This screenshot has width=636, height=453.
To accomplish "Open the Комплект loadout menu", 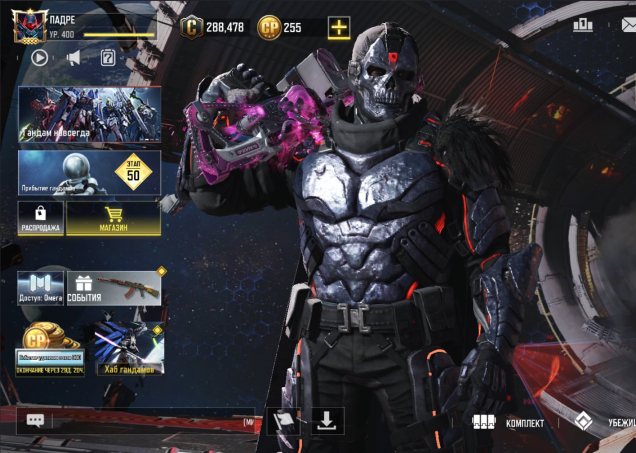I will click(510, 423).
